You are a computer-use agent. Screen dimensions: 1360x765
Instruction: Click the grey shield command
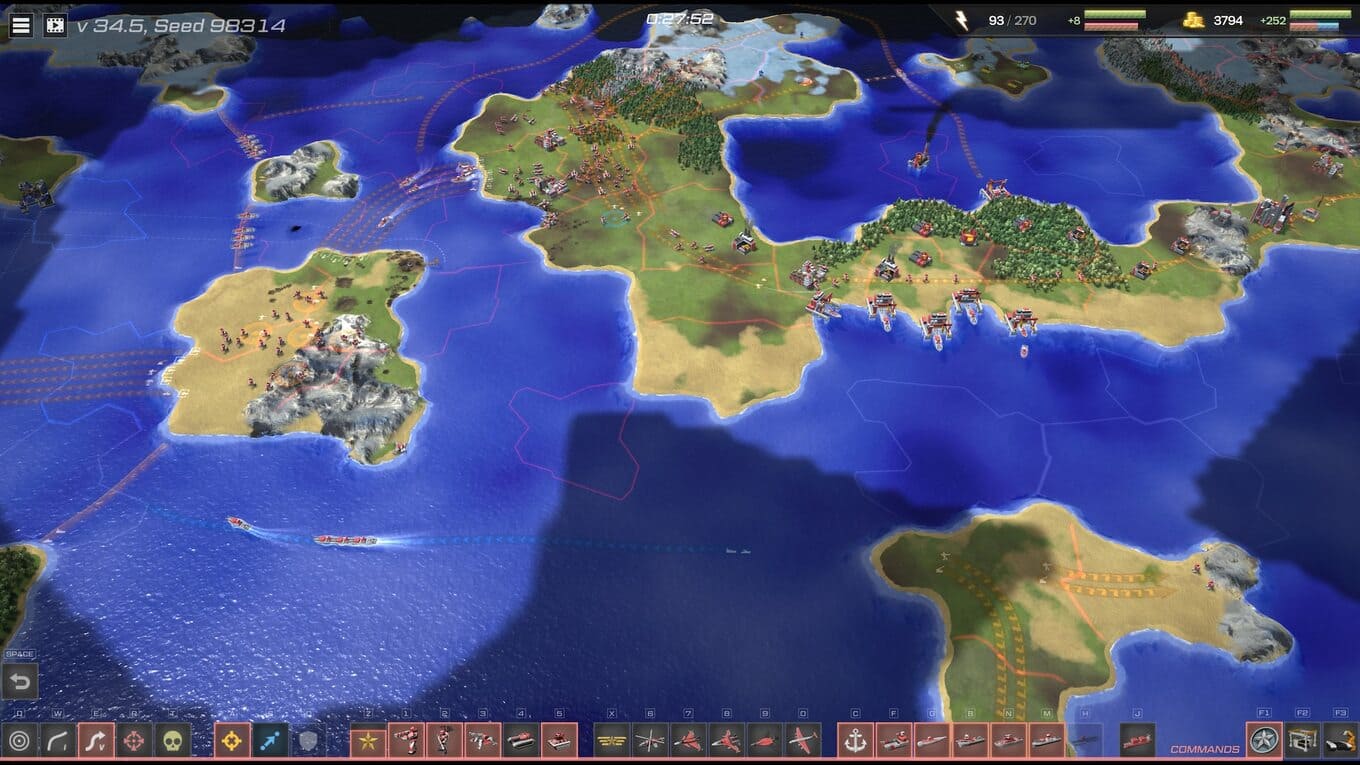308,741
